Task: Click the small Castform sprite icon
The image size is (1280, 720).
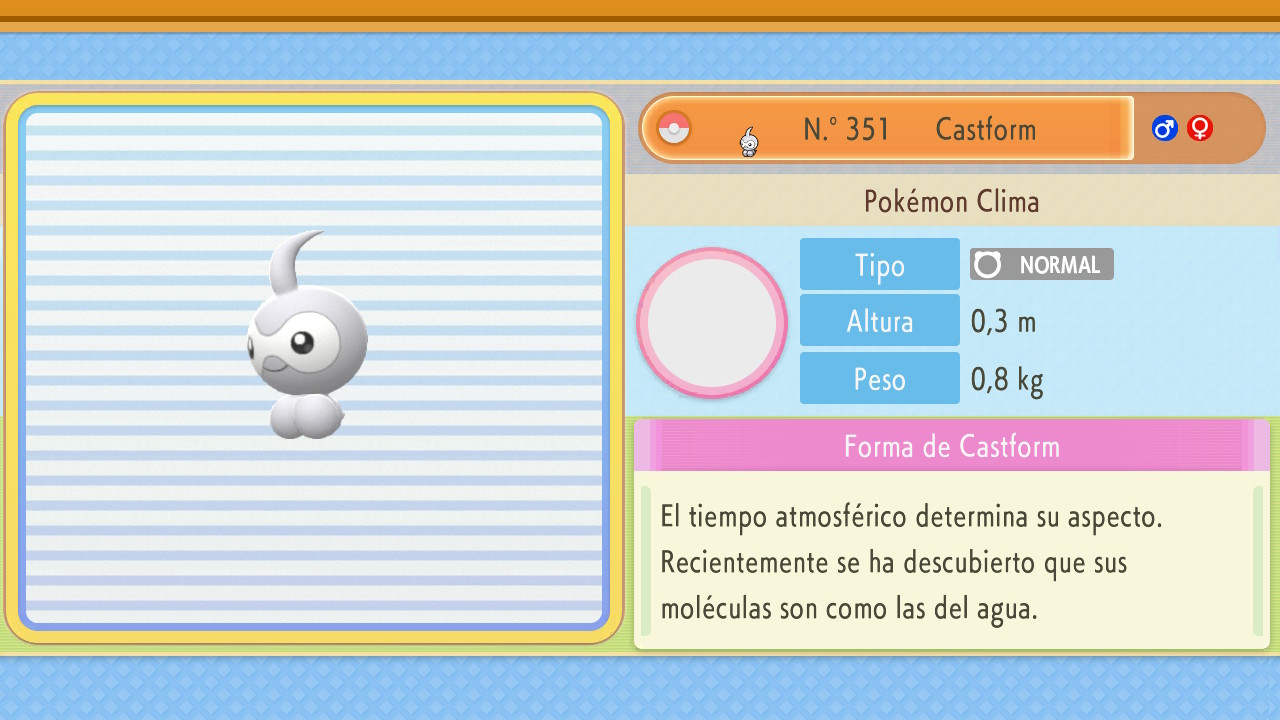Action: 749,142
